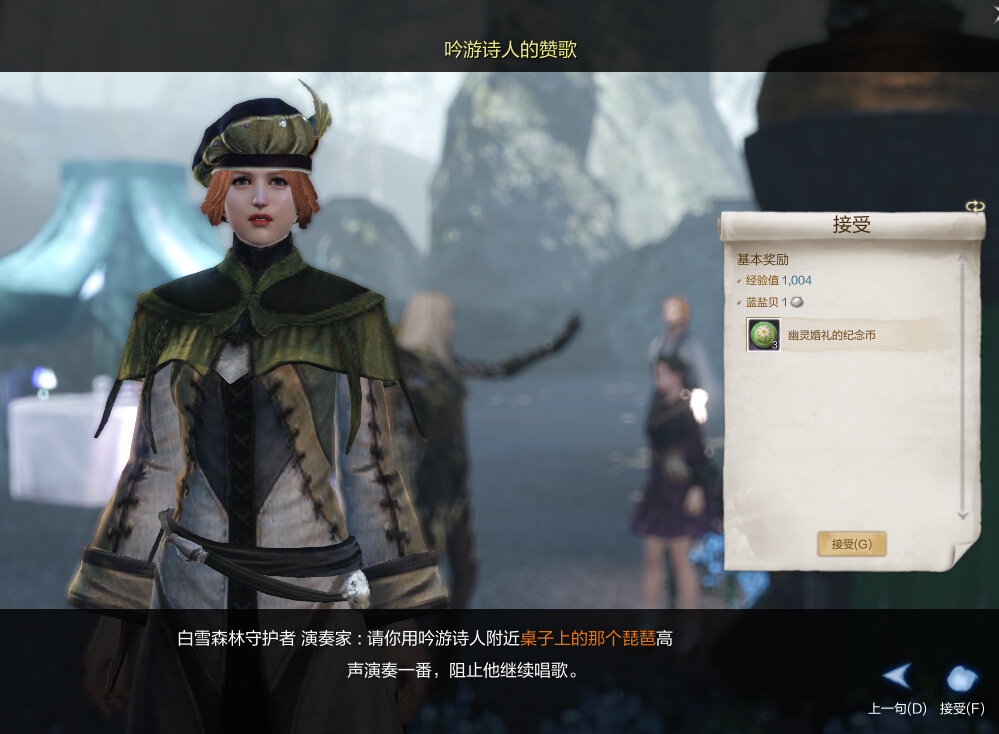Select the 幽灵婚礼的纪念币 reward item icon
Viewport: 999px width, 734px height.
(763, 335)
